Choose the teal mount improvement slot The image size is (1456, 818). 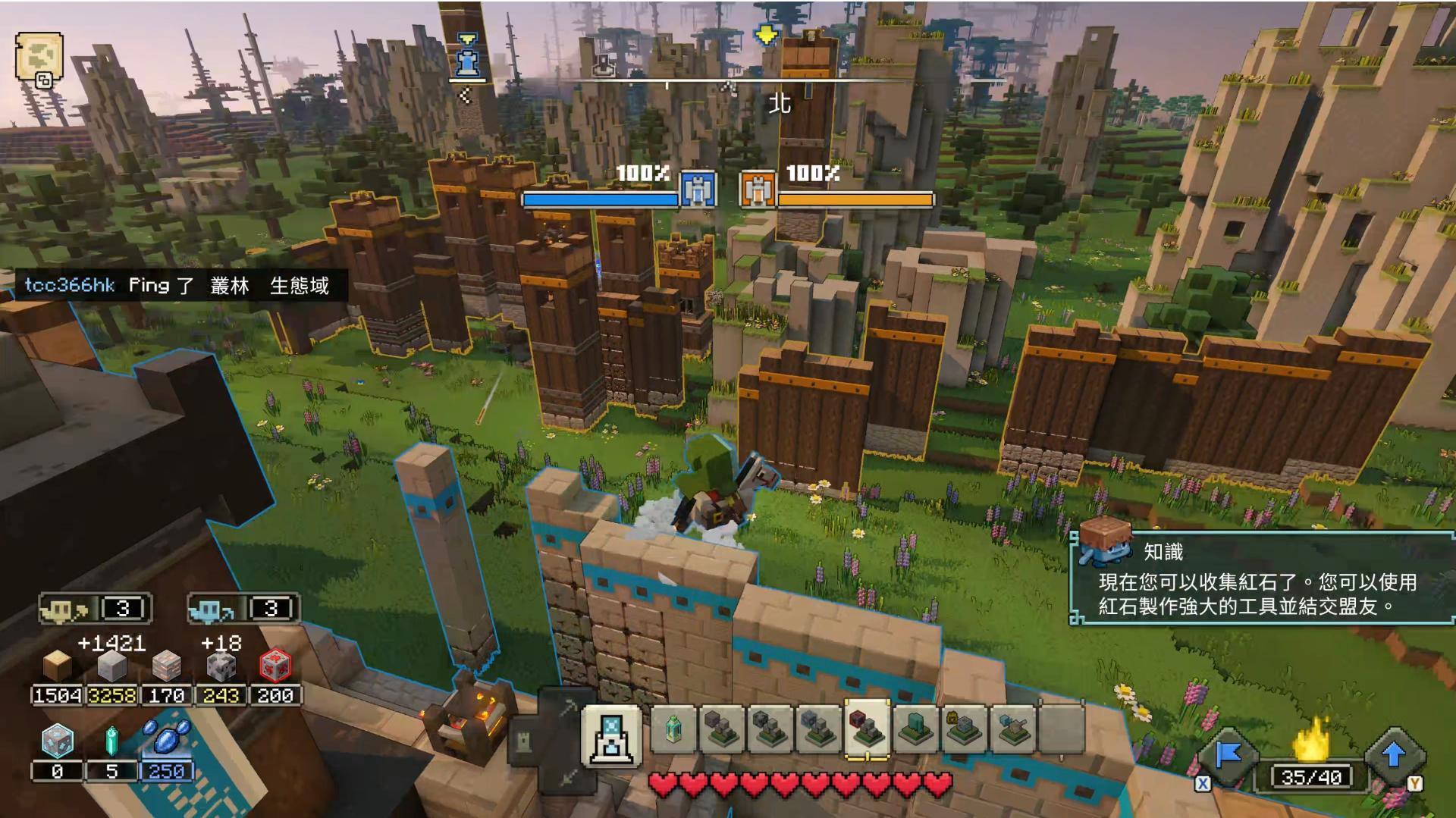(915, 729)
